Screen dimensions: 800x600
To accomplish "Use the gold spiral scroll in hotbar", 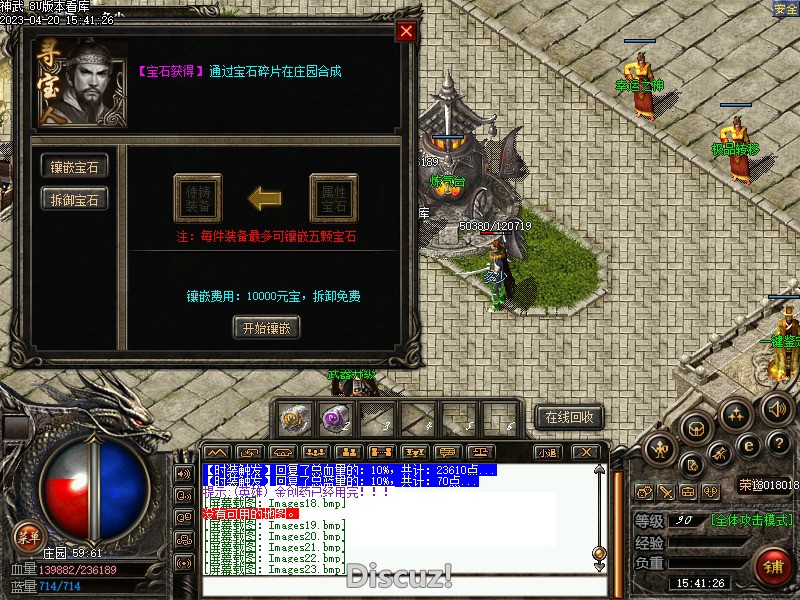I will coord(294,417).
